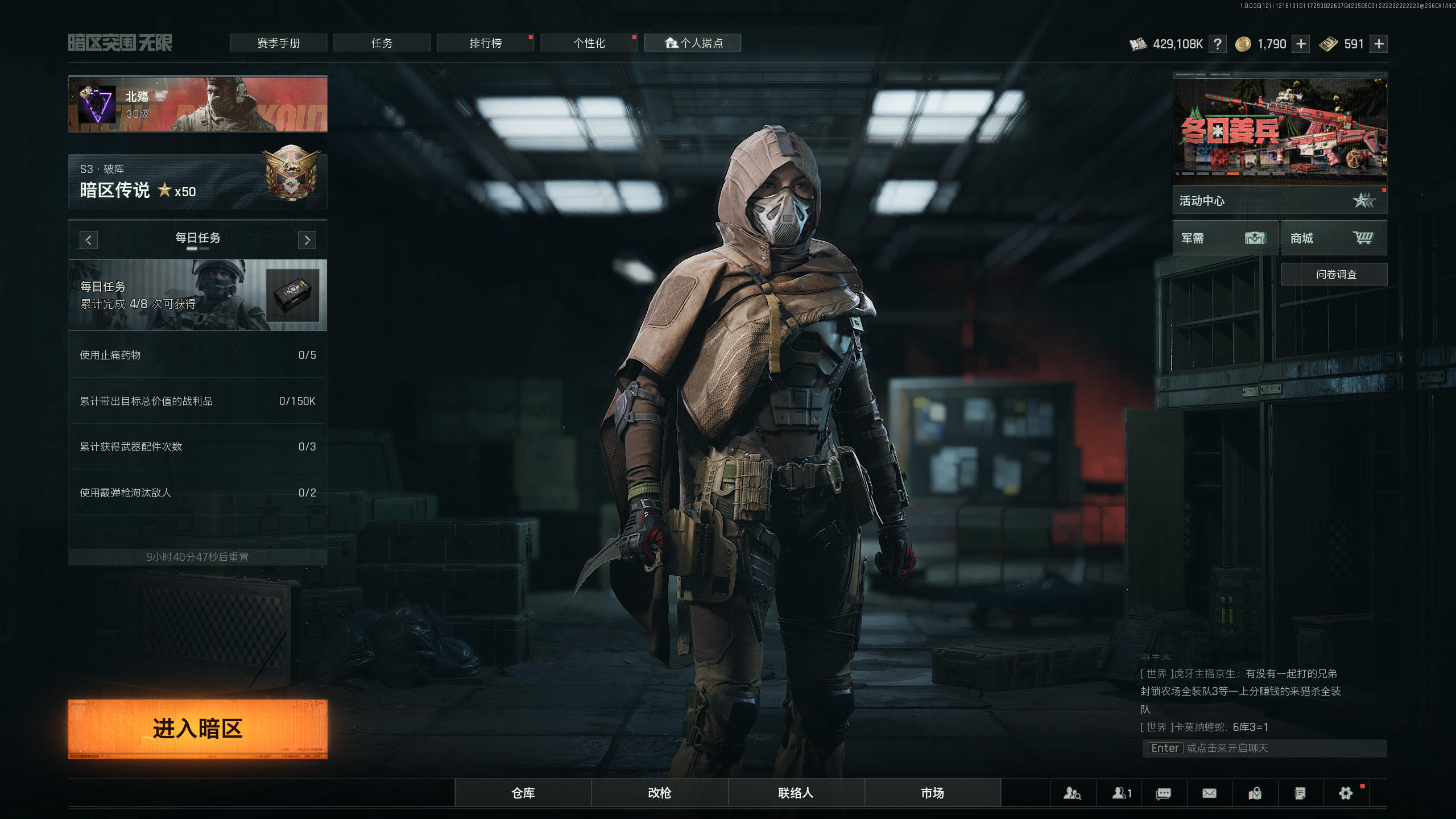Screen dimensions: 1456x819
Task: Switch to the 任务 missions tab
Action: click(382, 43)
